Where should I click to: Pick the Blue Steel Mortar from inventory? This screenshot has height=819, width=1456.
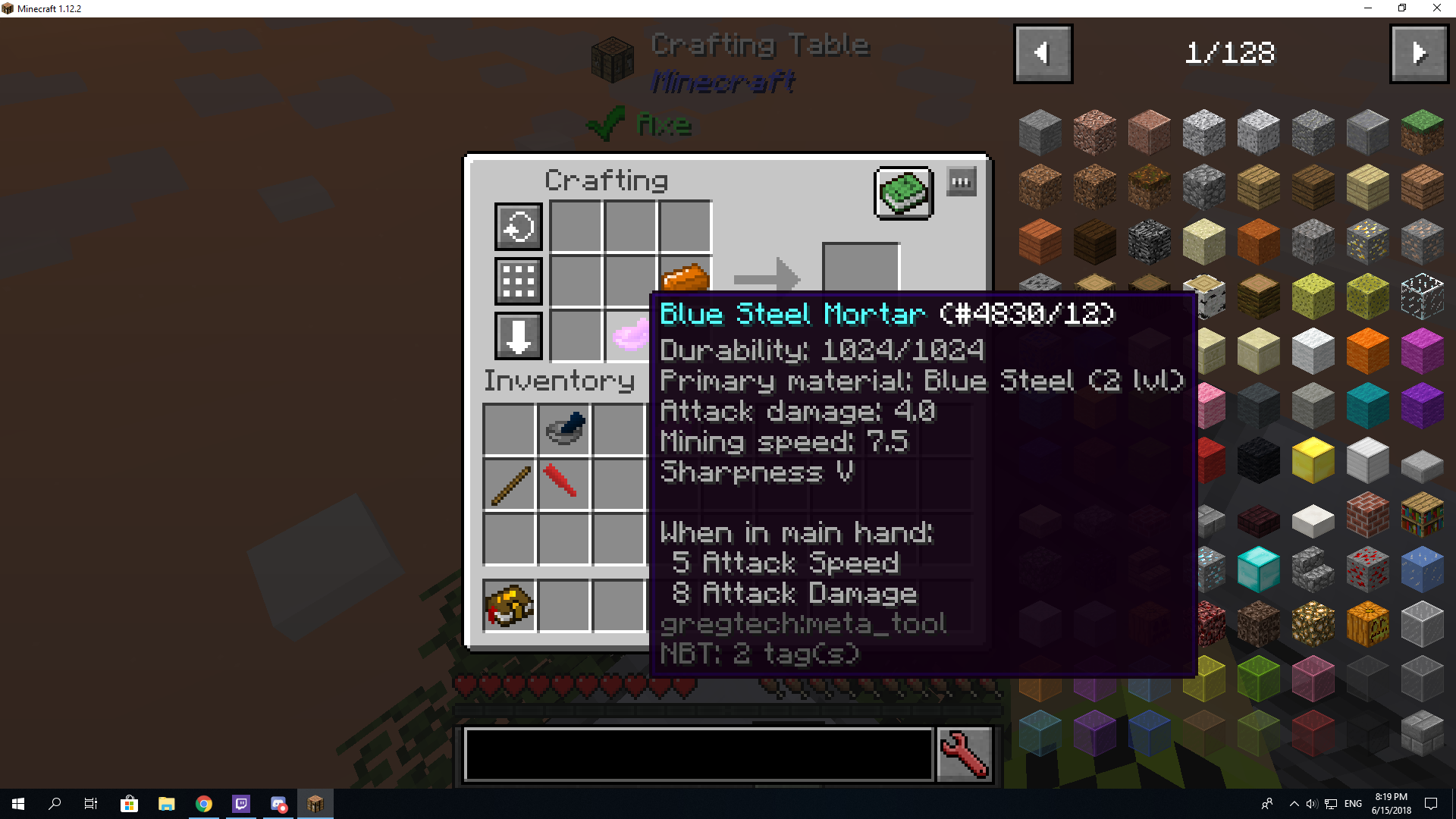(x=563, y=428)
